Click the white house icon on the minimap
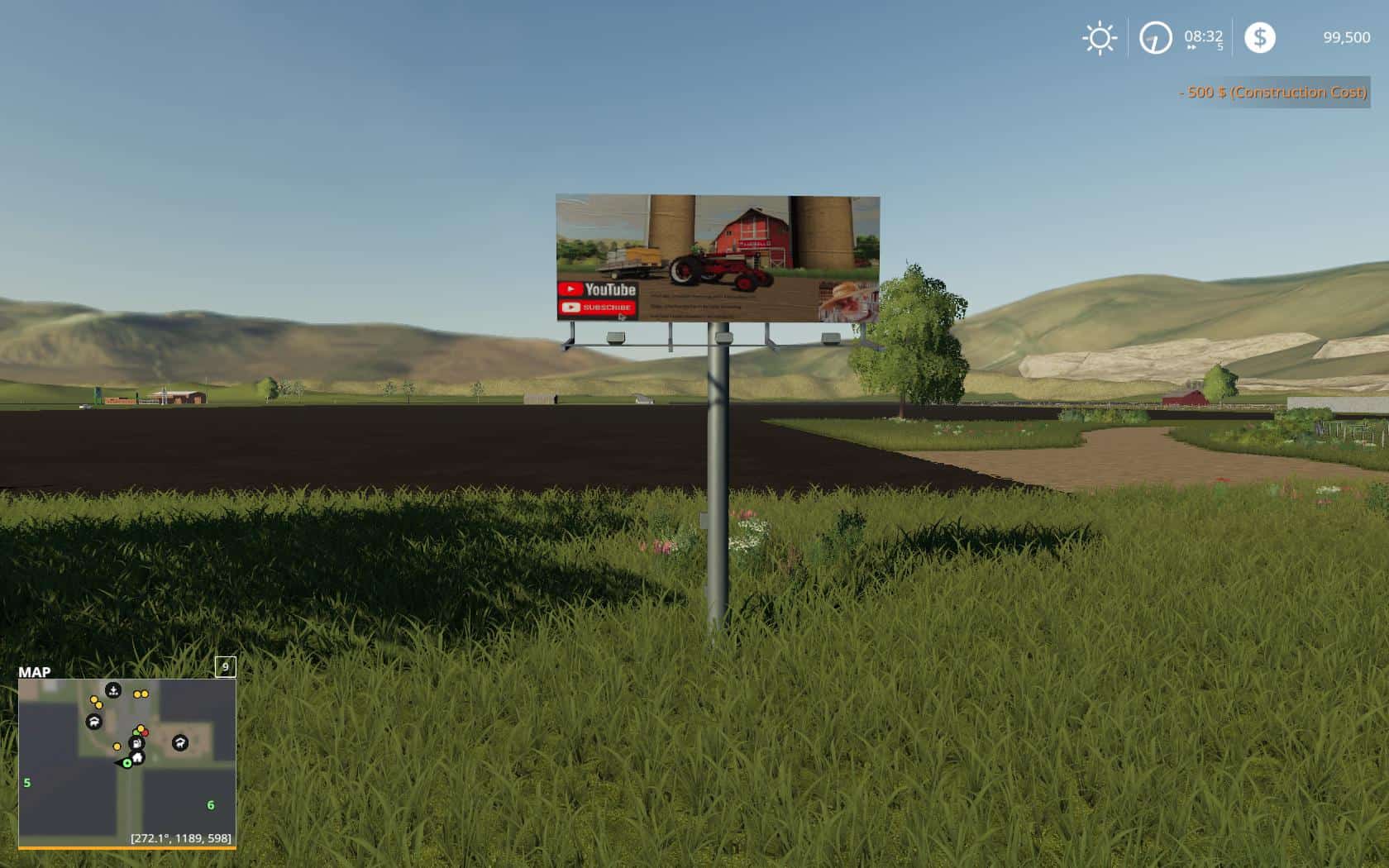This screenshot has height=868, width=1389. pyautogui.click(x=138, y=757)
